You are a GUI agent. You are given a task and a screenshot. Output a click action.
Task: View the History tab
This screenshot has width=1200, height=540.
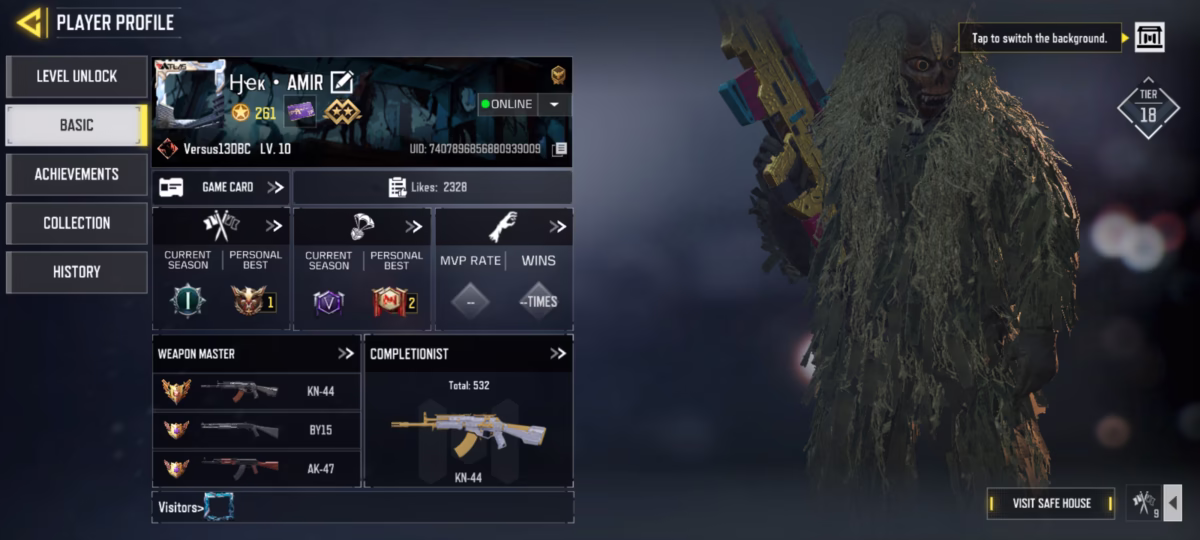tap(77, 272)
